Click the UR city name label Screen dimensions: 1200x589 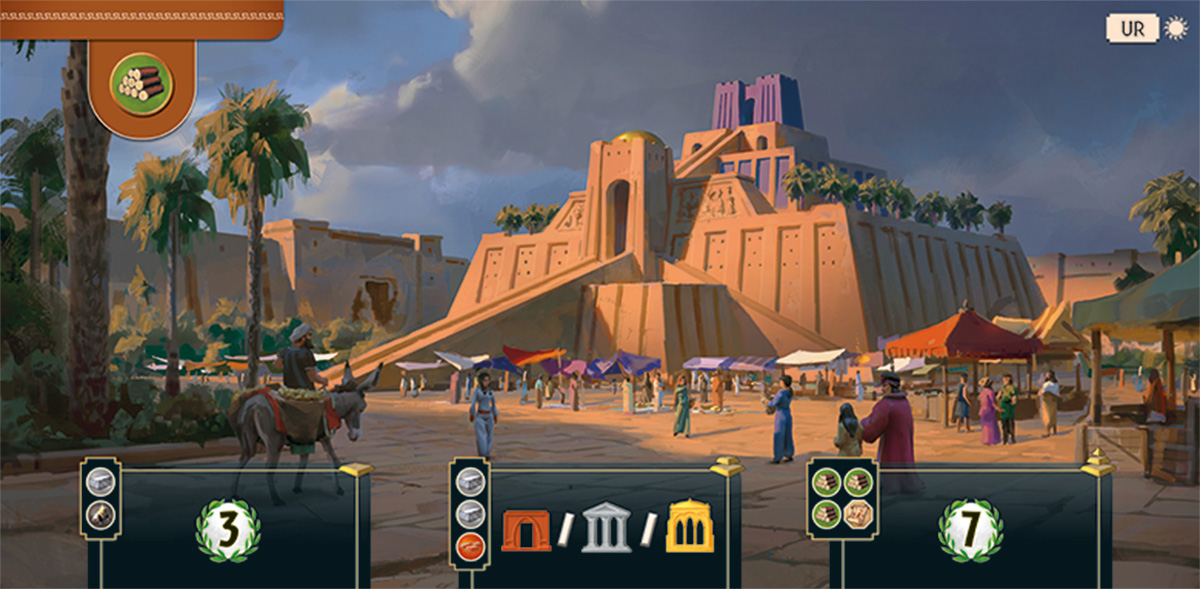(1132, 28)
